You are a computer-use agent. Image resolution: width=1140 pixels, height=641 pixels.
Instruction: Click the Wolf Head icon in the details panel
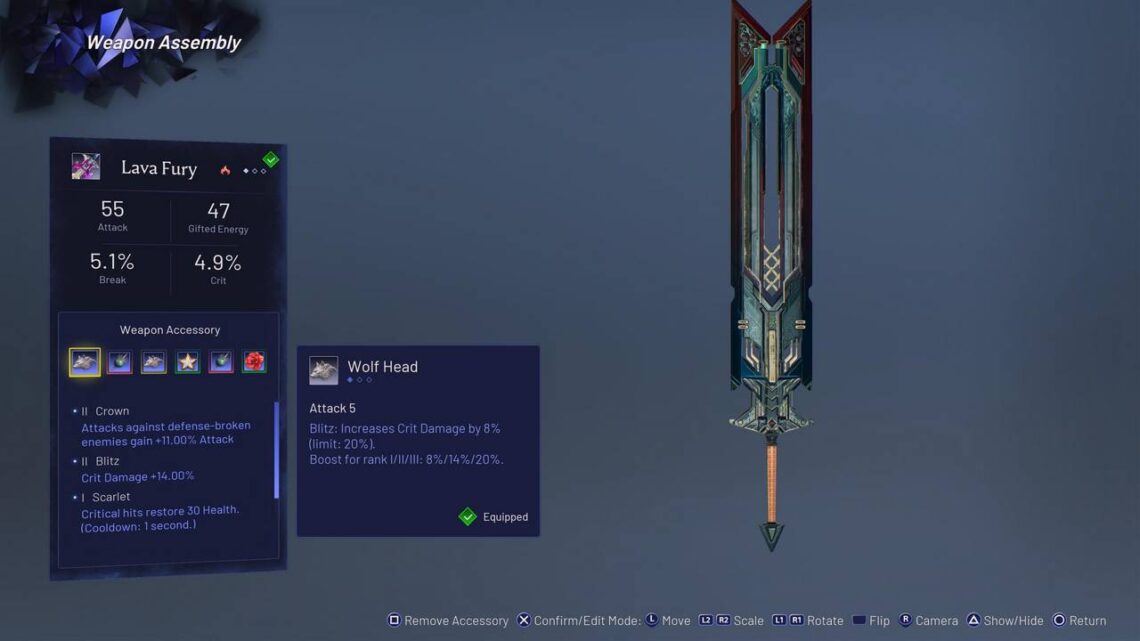pyautogui.click(x=323, y=371)
